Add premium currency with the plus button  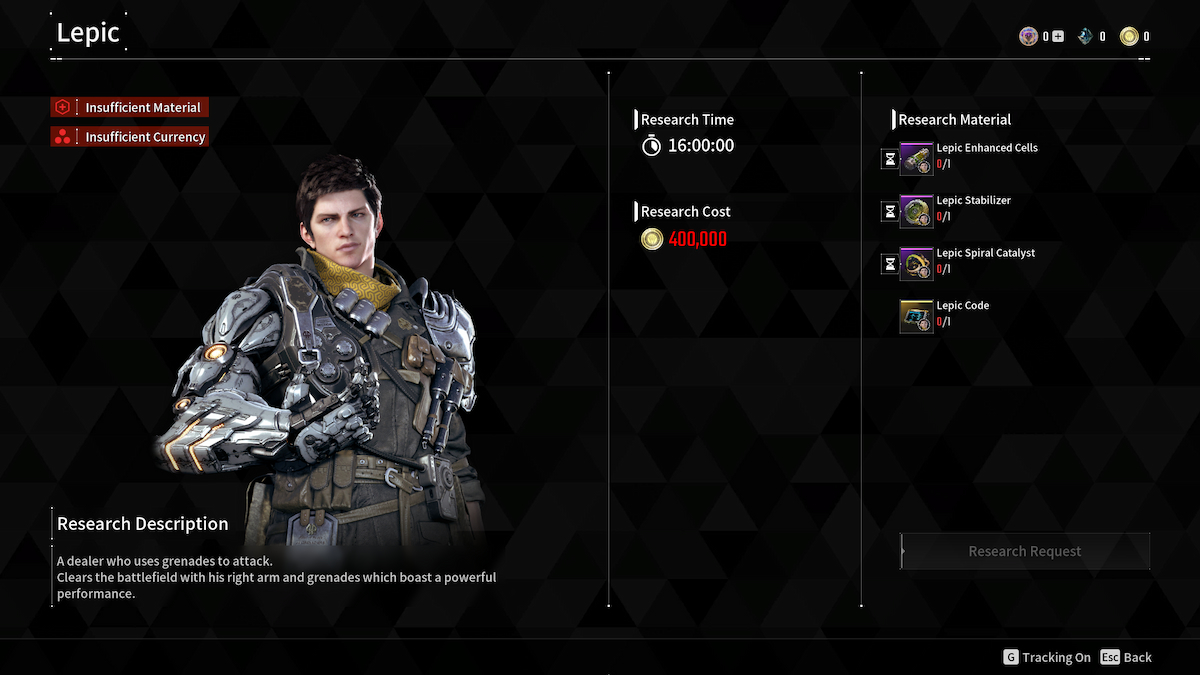(1058, 37)
